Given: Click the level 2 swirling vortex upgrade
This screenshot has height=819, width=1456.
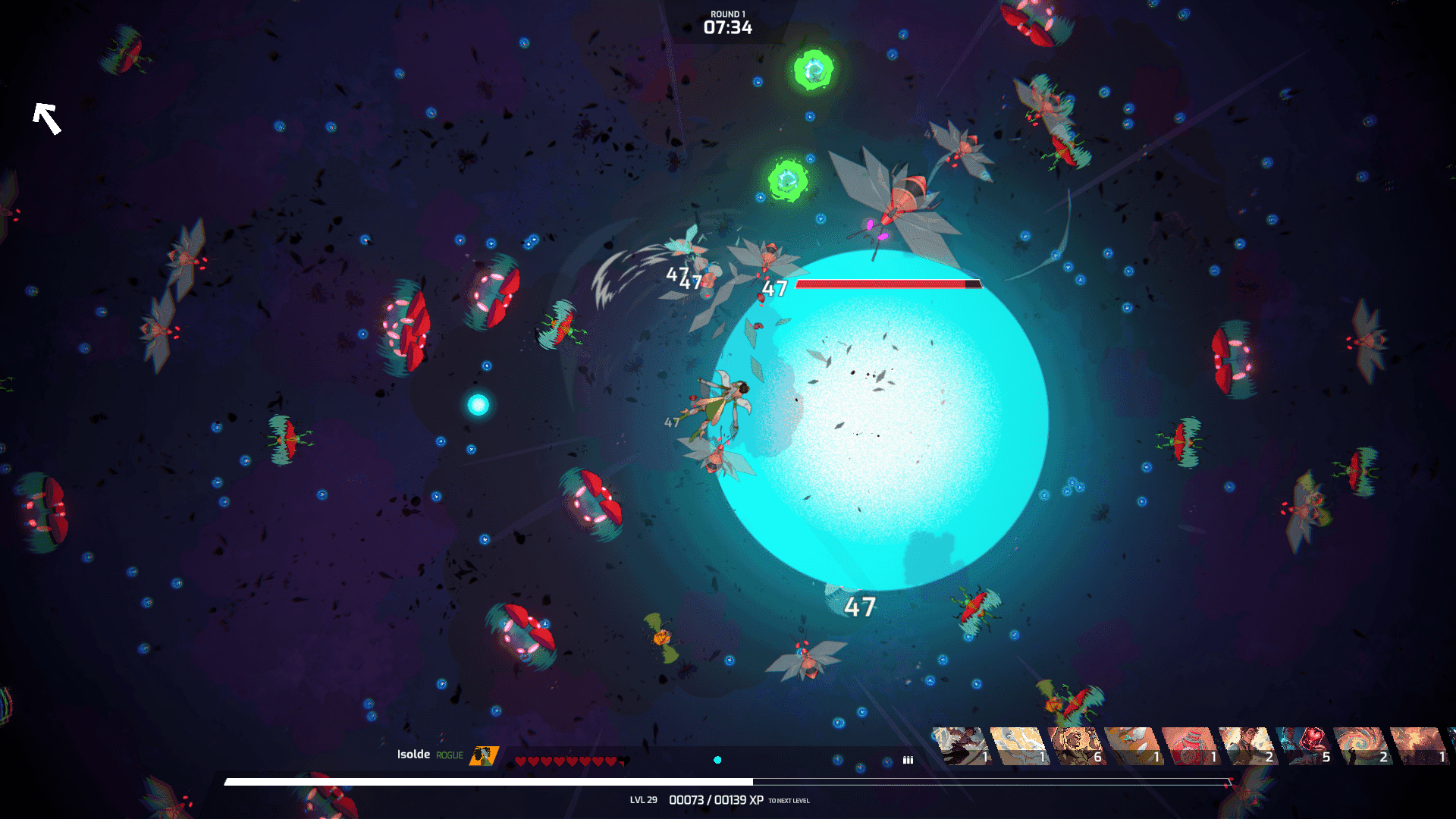Looking at the screenshot, I should click(1362, 746).
